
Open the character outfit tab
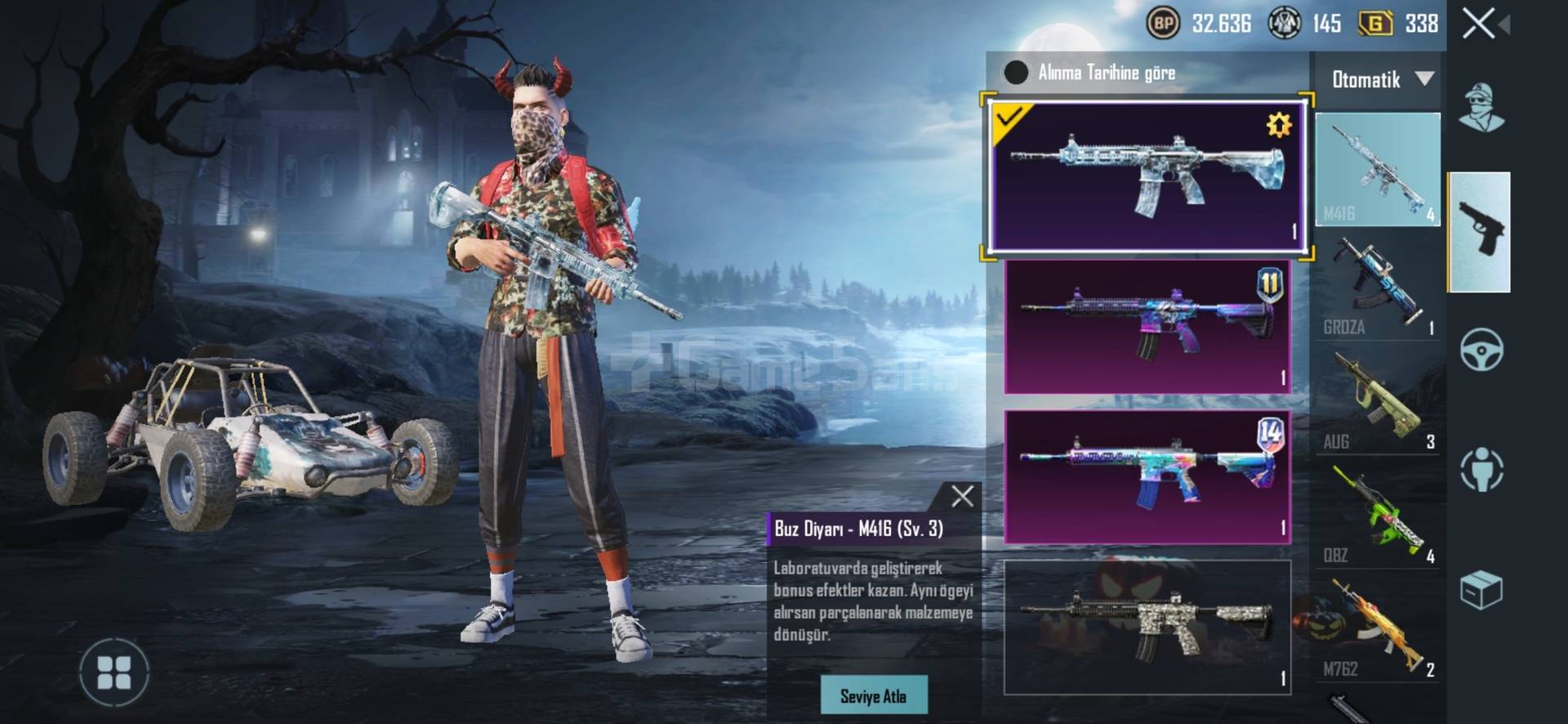pos(1481,107)
